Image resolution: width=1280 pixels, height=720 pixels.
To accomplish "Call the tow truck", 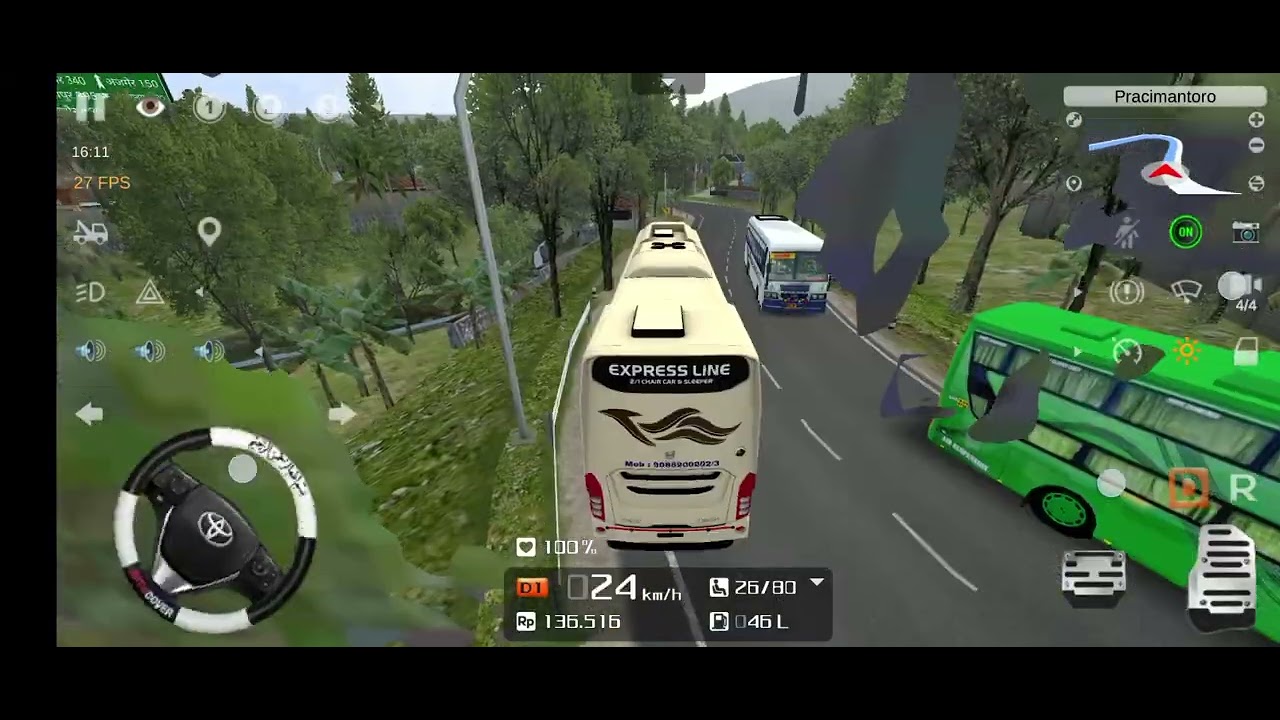I will (x=90, y=232).
